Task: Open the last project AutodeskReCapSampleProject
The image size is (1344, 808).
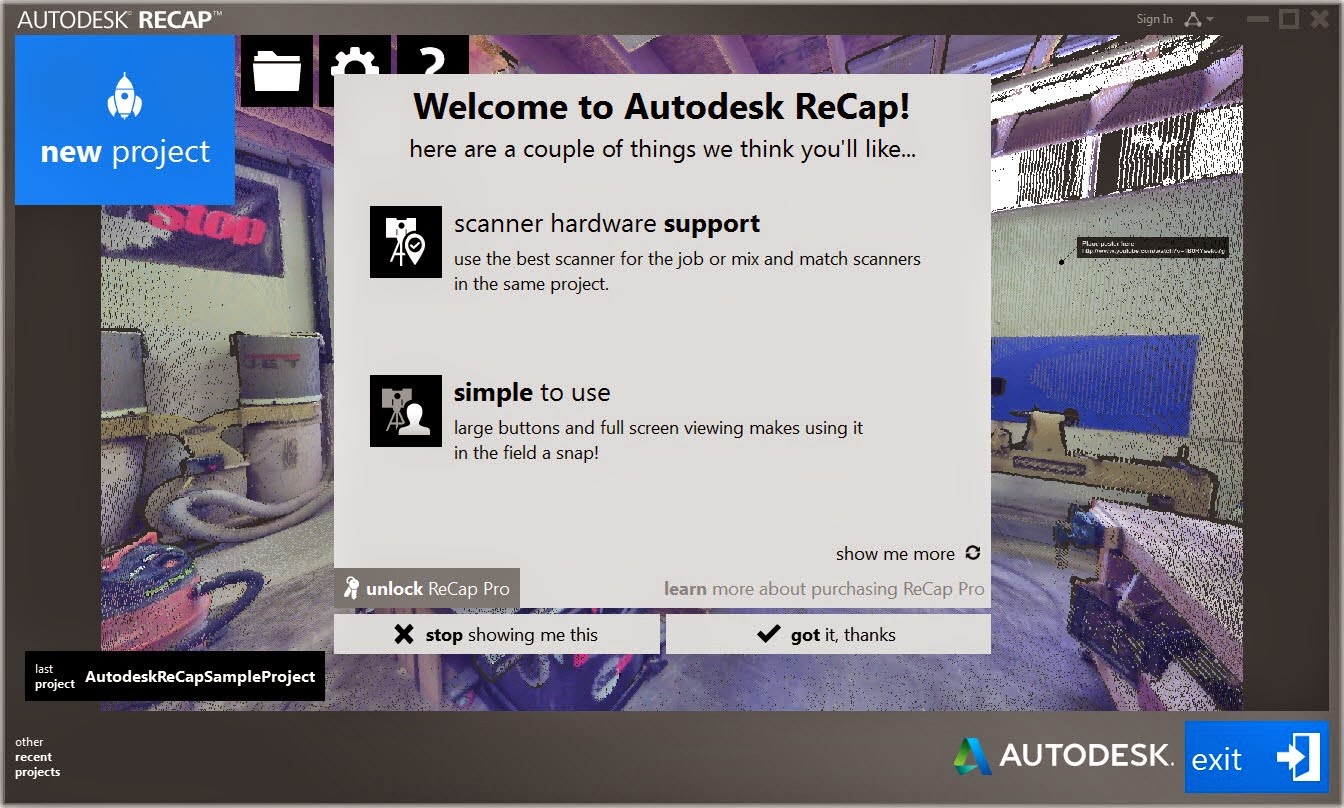Action: [x=175, y=676]
